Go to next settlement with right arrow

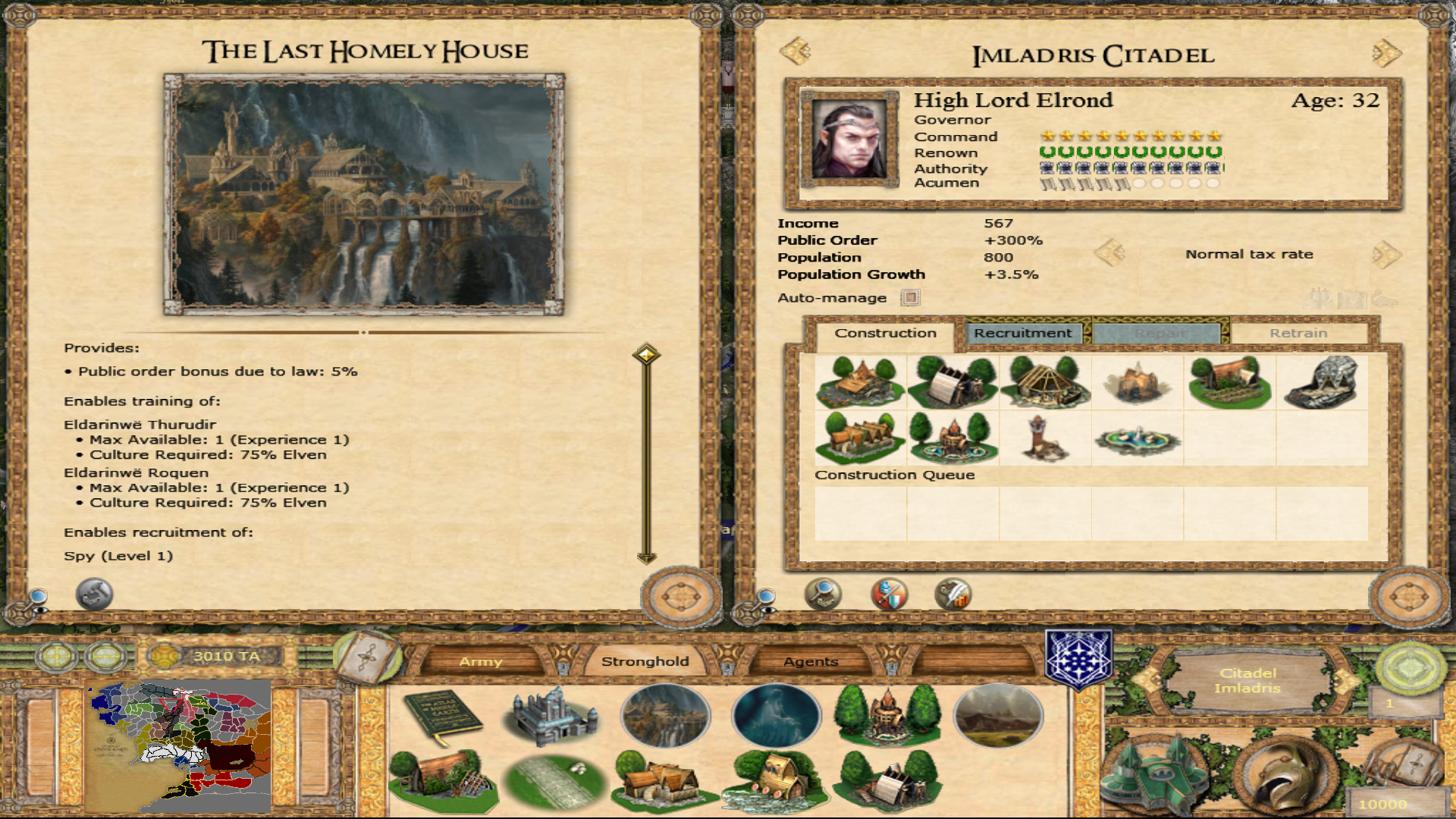point(1387,53)
